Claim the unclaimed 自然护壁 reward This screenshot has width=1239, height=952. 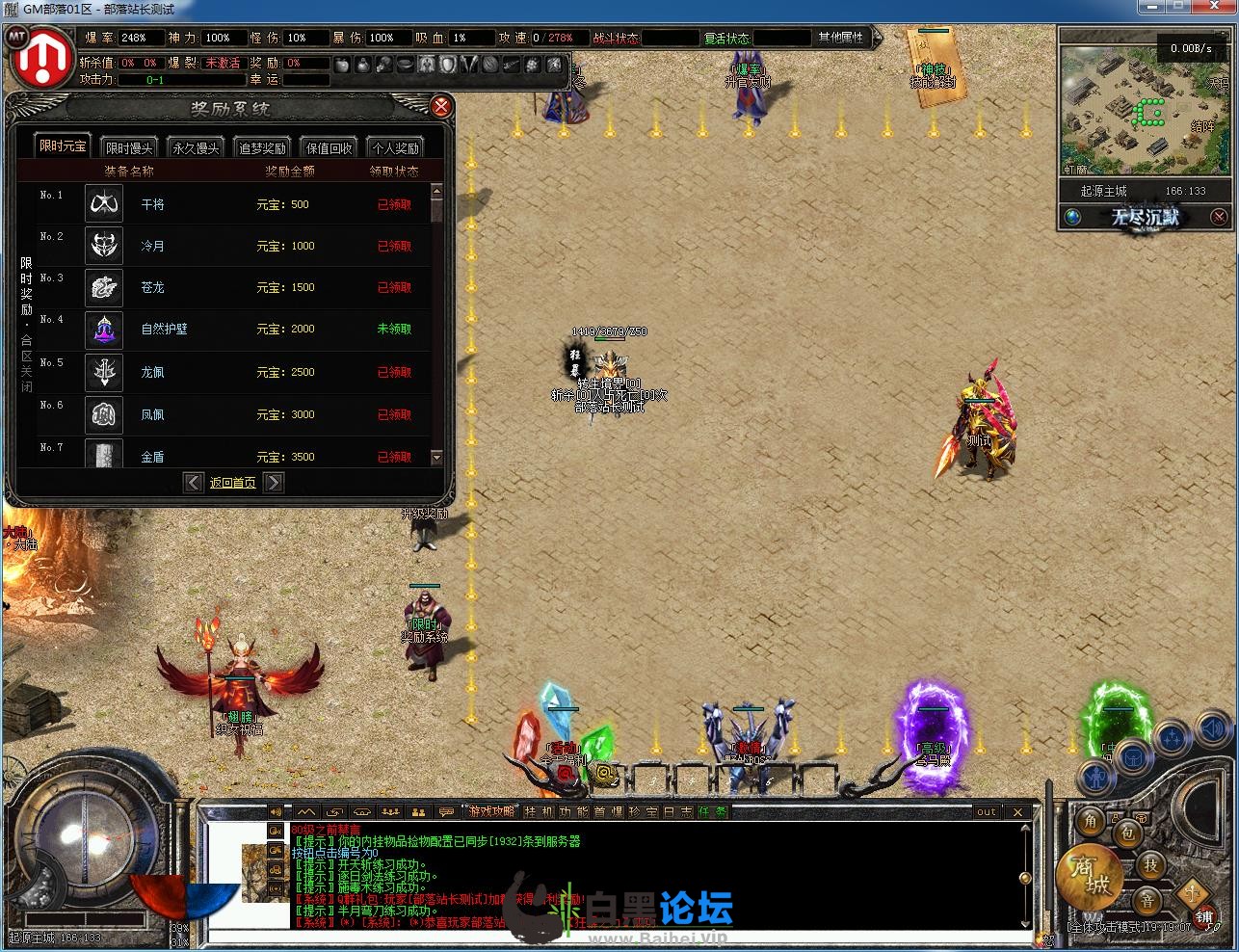pyautogui.click(x=394, y=329)
